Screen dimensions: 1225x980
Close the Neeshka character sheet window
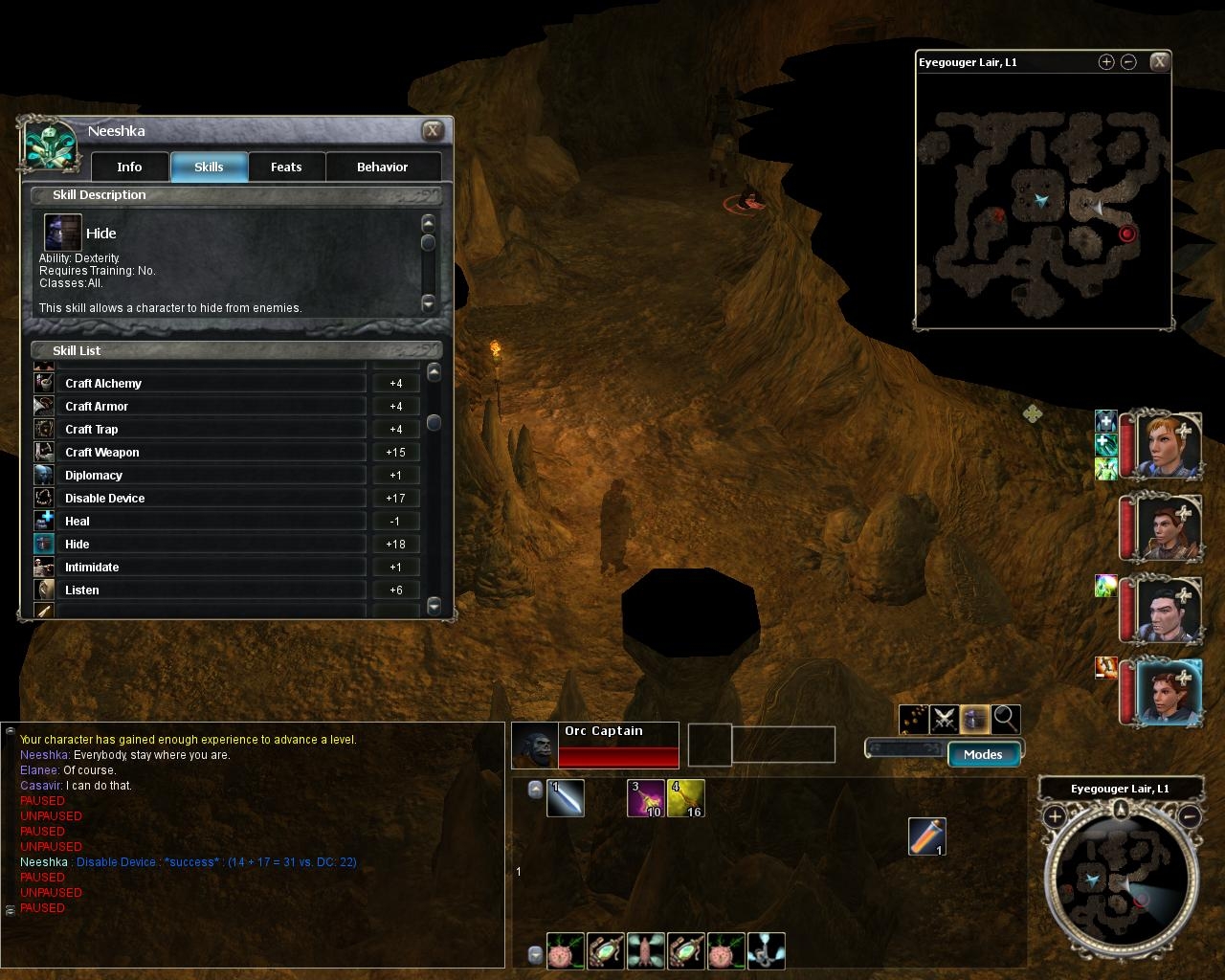point(433,131)
